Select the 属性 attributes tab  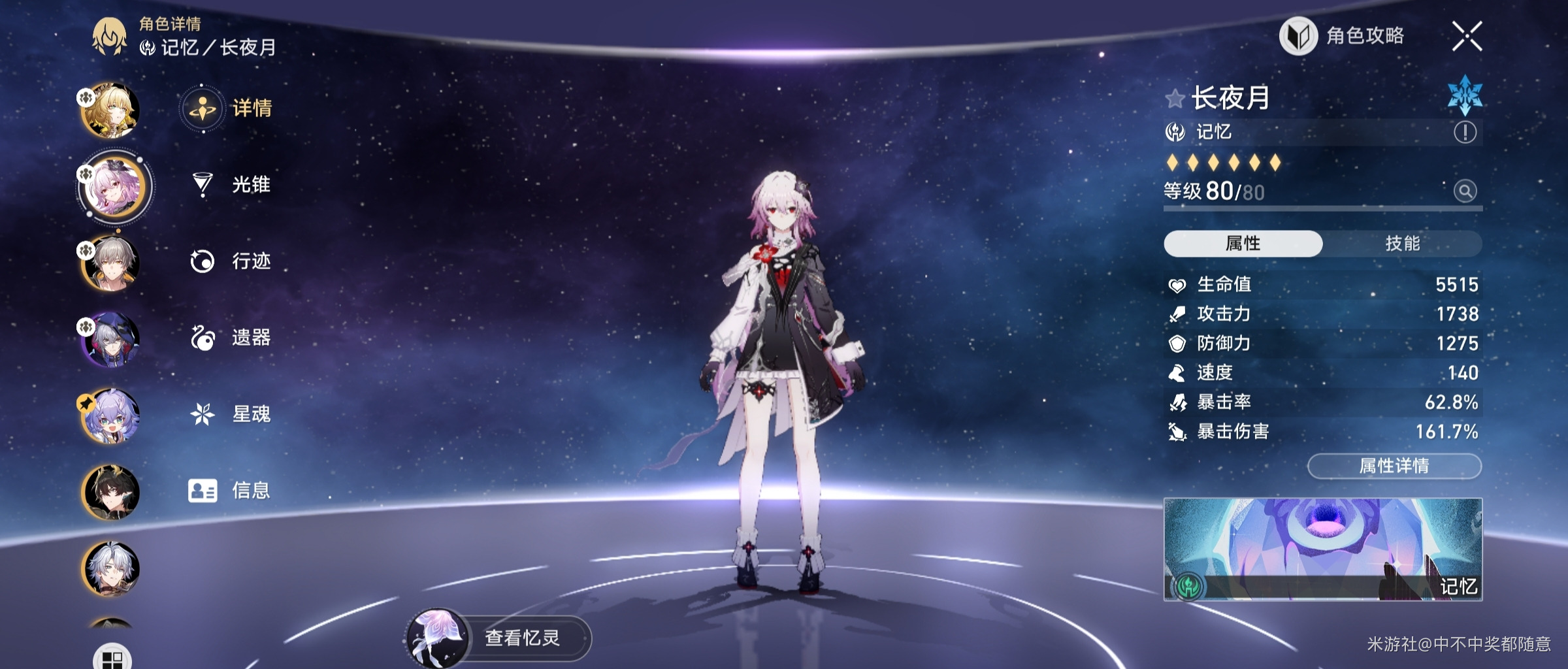pyautogui.click(x=1243, y=244)
